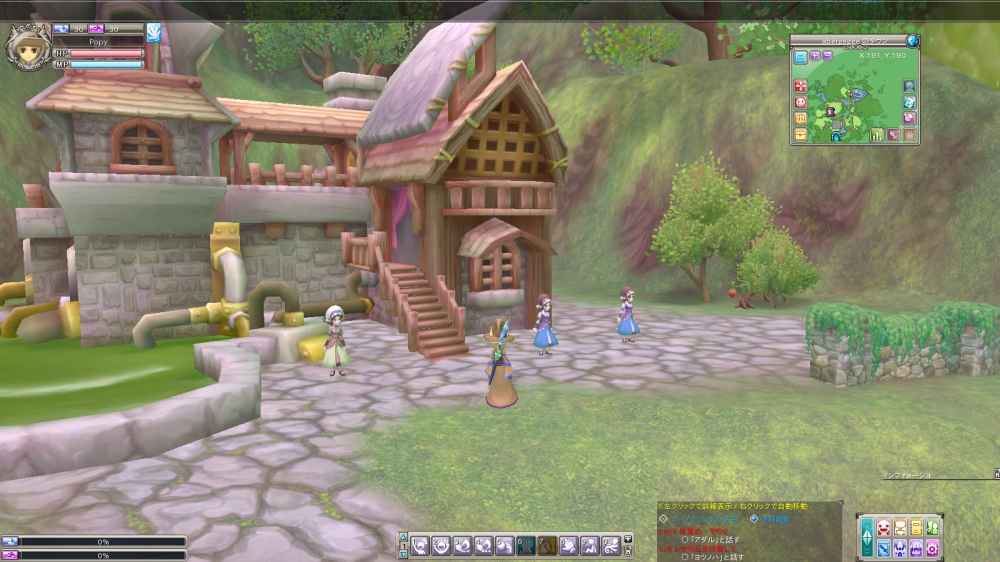The image size is (1000, 562).
Task: Open the green two-people menu icon
Action: pyautogui.click(x=932, y=528)
